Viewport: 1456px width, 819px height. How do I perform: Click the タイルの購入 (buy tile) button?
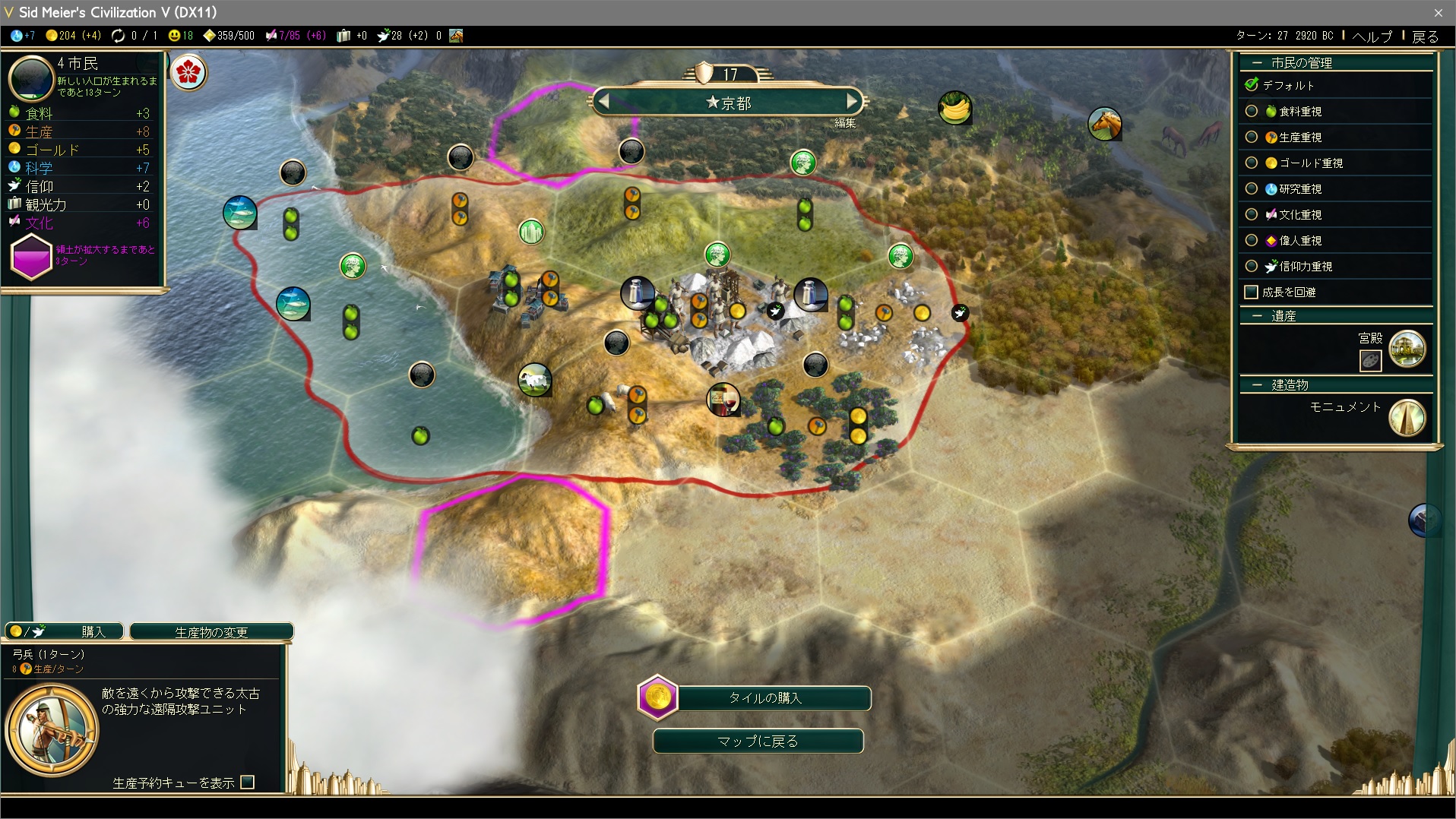pyautogui.click(x=764, y=698)
